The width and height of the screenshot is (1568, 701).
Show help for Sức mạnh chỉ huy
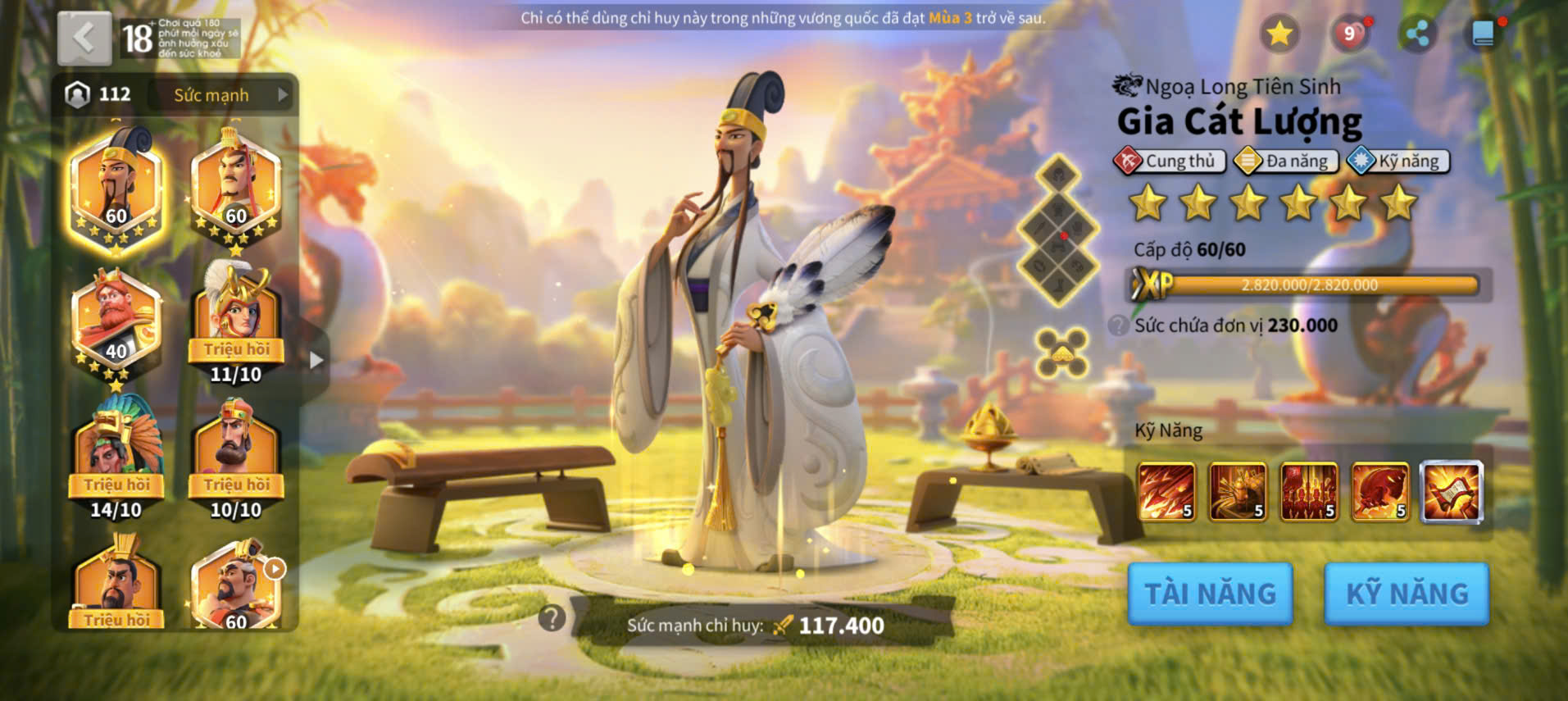coord(552,617)
